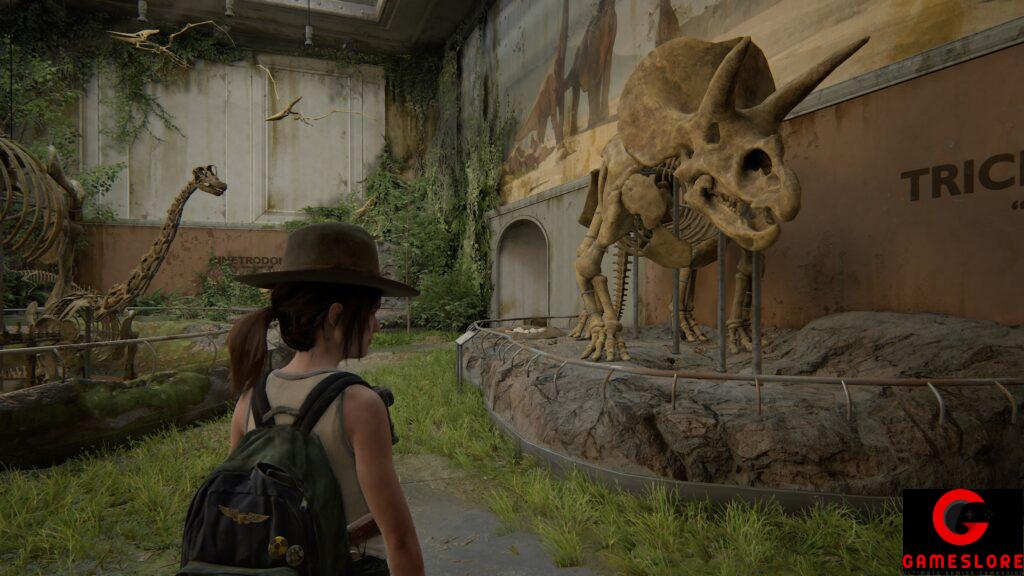Viewport: 1024px width, 576px height.
Task: Click the Gameslore logo watermark
Action: [962, 531]
